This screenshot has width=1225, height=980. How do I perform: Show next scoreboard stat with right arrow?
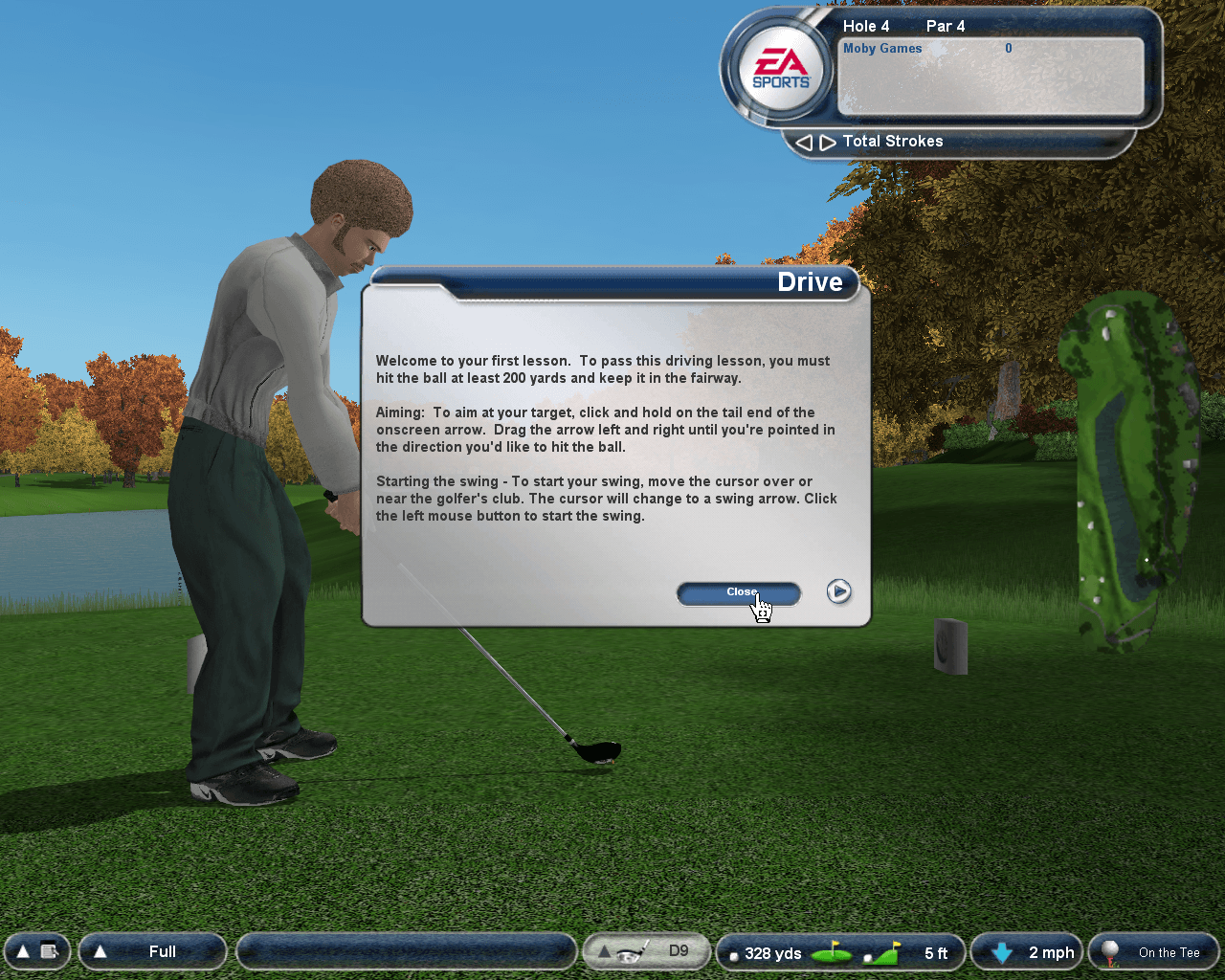click(x=826, y=143)
